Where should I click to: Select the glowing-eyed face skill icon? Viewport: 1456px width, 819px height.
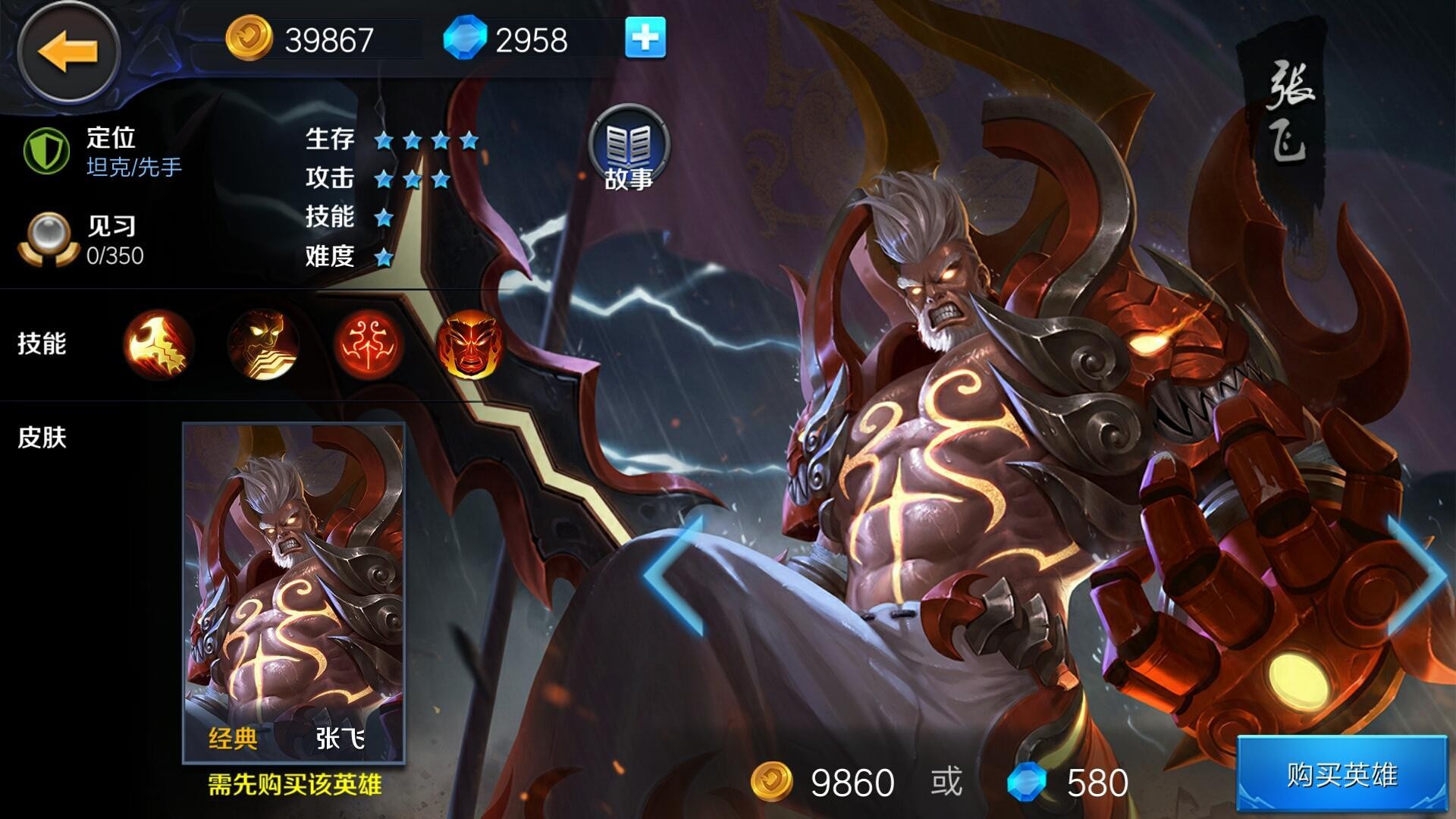coord(262,344)
